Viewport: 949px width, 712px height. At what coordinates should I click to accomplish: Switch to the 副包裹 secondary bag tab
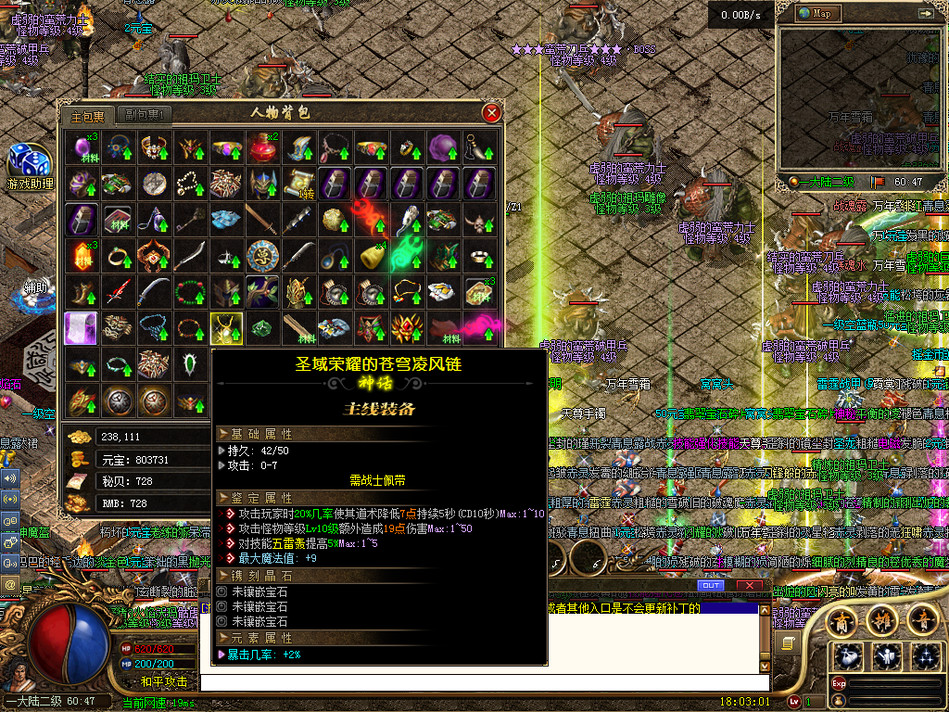tap(143, 116)
